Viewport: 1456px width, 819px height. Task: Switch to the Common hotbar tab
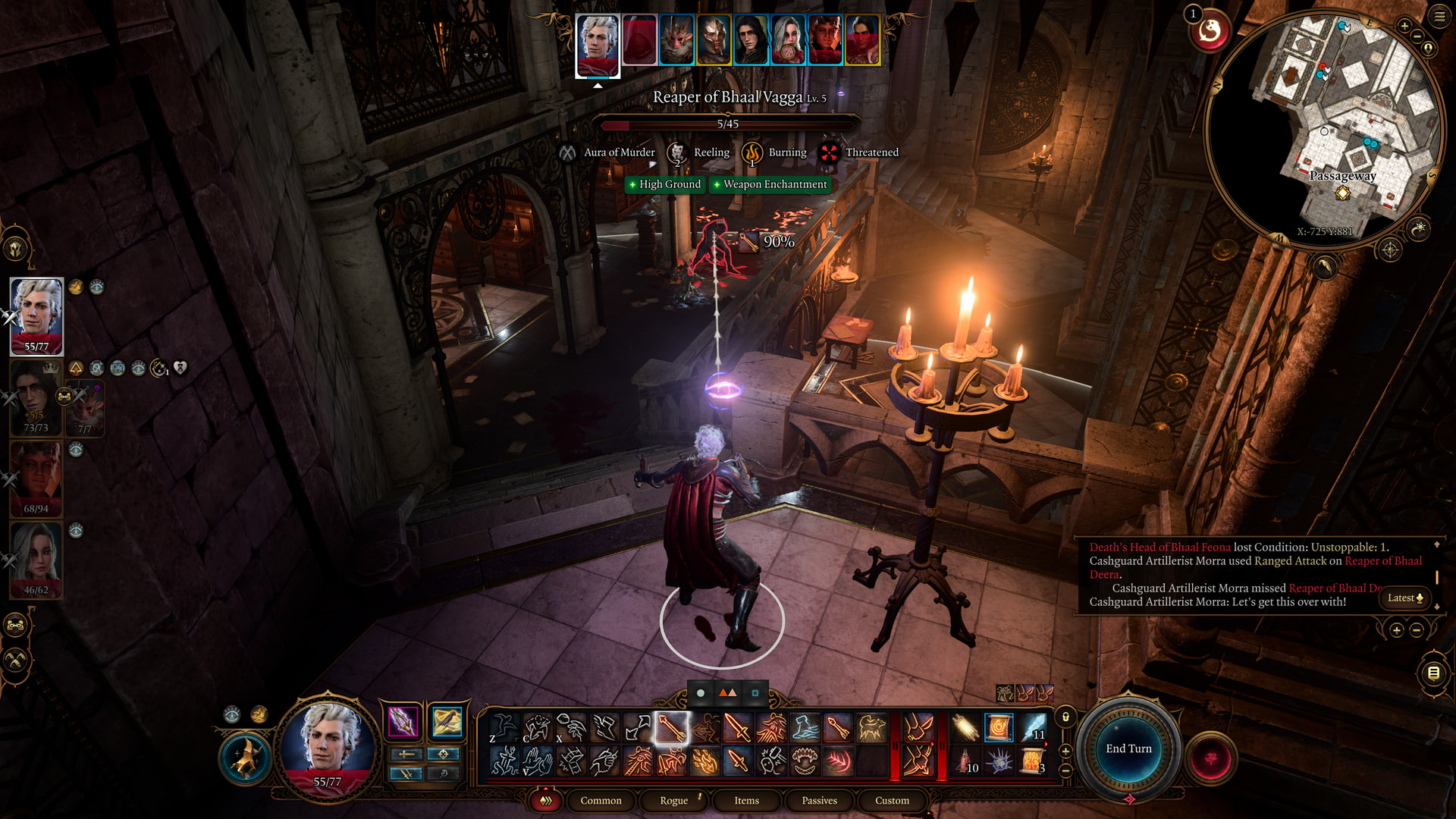[x=601, y=800]
